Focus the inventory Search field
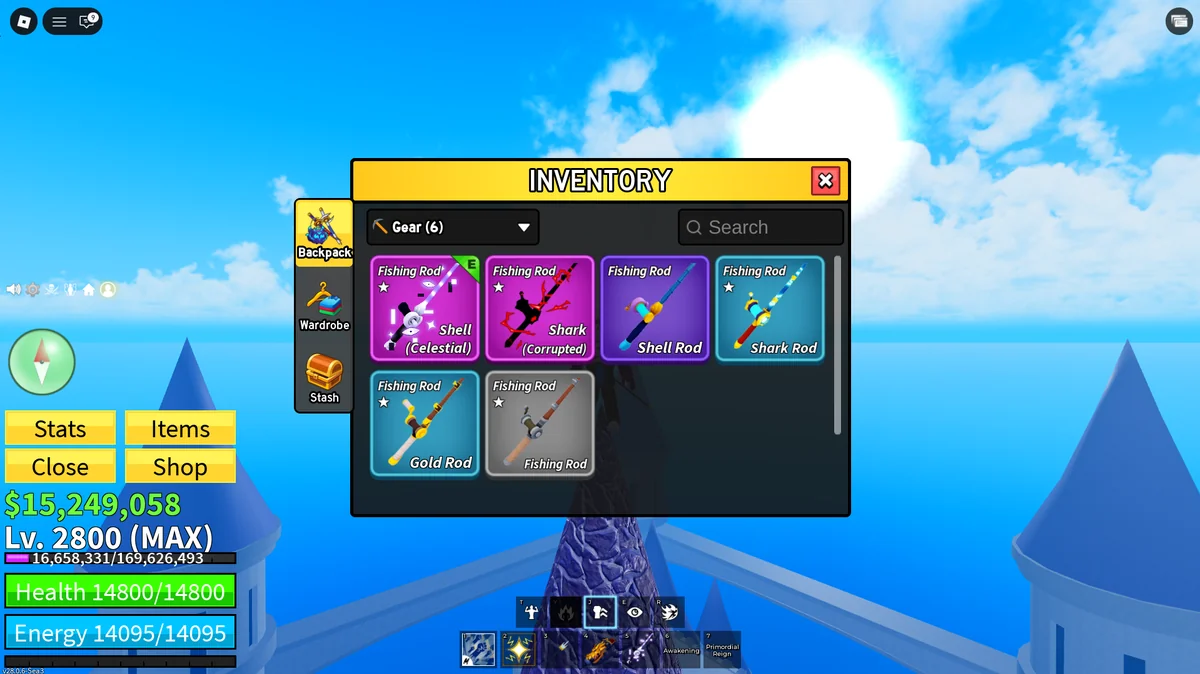Screen dimensions: 1200x674 (761, 227)
